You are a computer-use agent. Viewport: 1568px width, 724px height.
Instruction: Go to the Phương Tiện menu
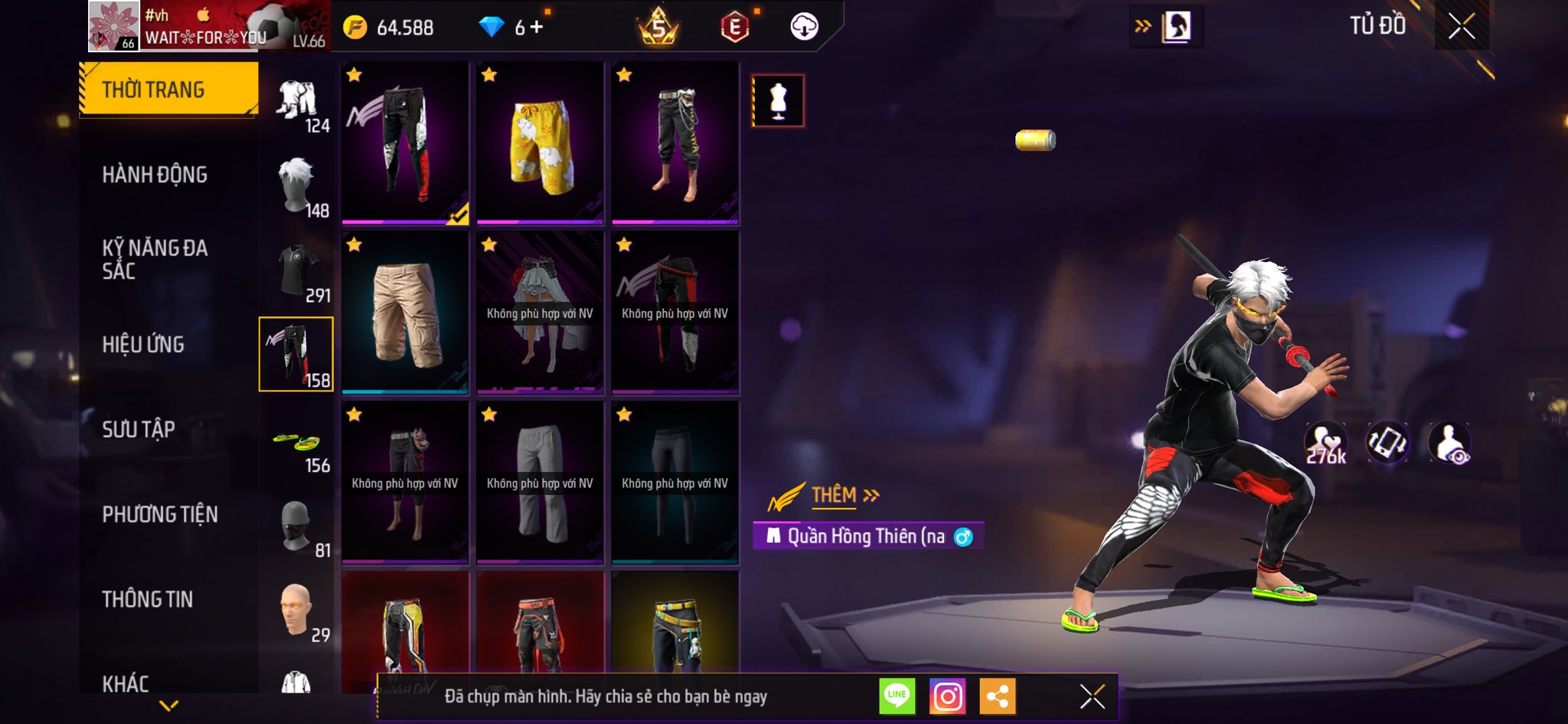tap(160, 515)
